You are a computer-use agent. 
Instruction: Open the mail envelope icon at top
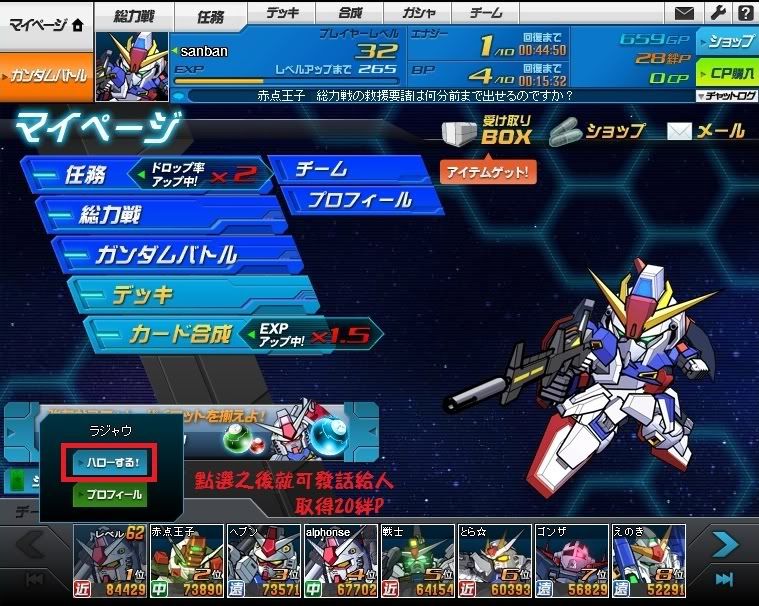pos(684,14)
